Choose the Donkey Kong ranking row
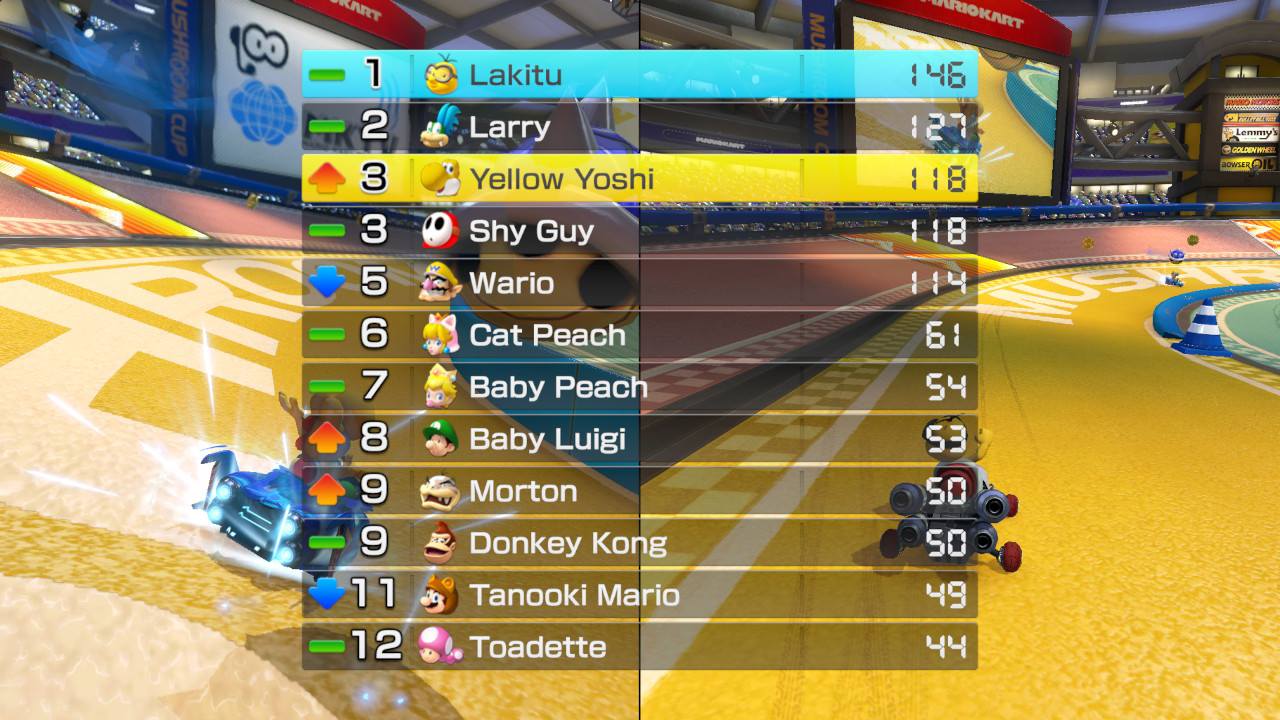The width and height of the screenshot is (1280, 720). tap(640, 543)
